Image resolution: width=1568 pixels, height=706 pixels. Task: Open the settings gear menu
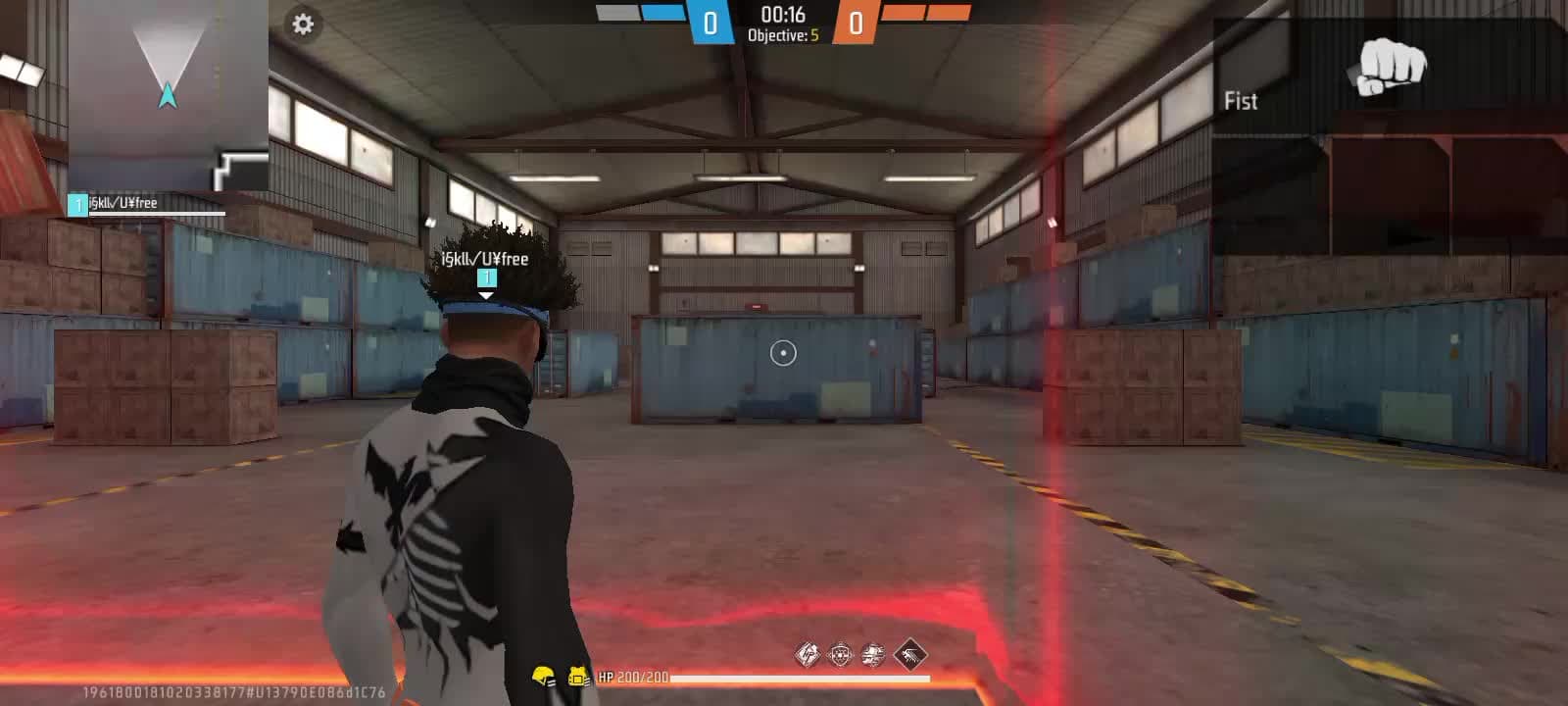pos(304,22)
